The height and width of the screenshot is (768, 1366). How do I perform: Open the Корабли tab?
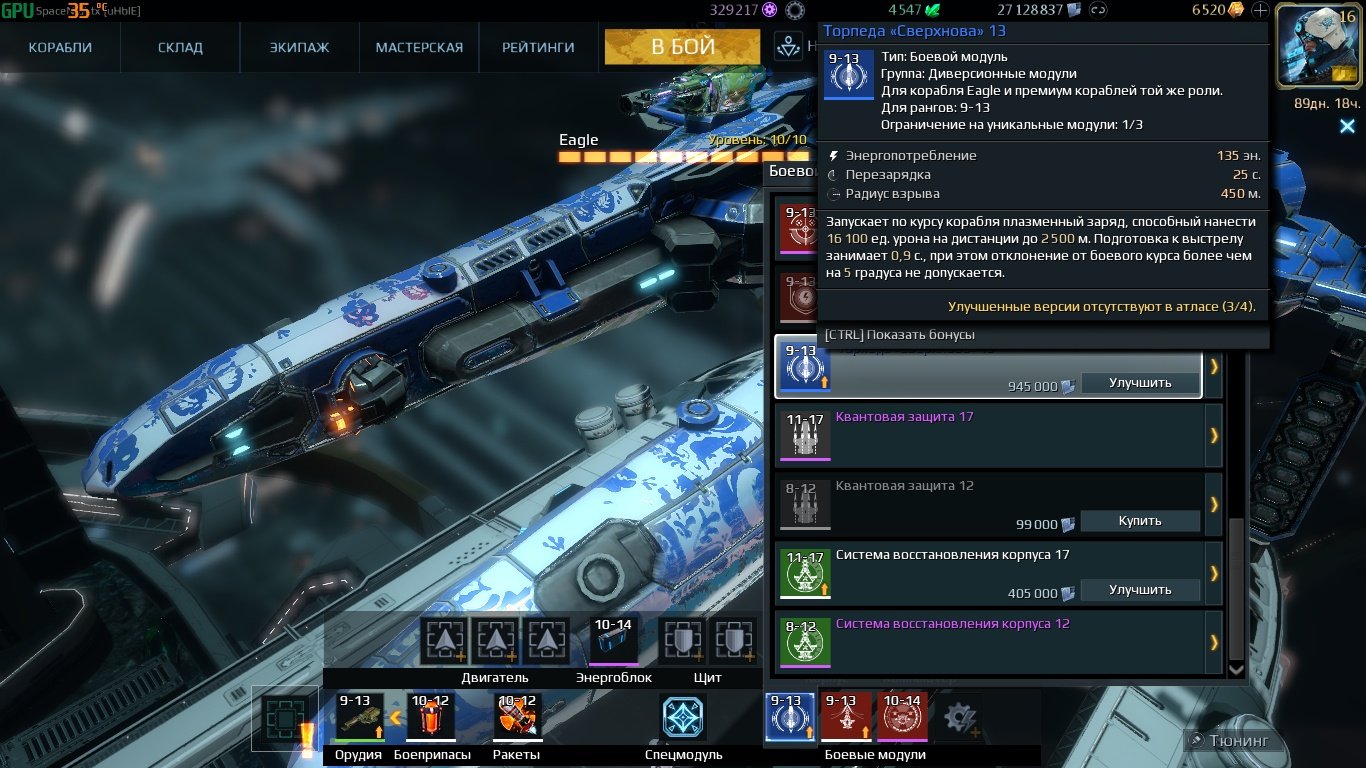pyautogui.click(x=60, y=47)
